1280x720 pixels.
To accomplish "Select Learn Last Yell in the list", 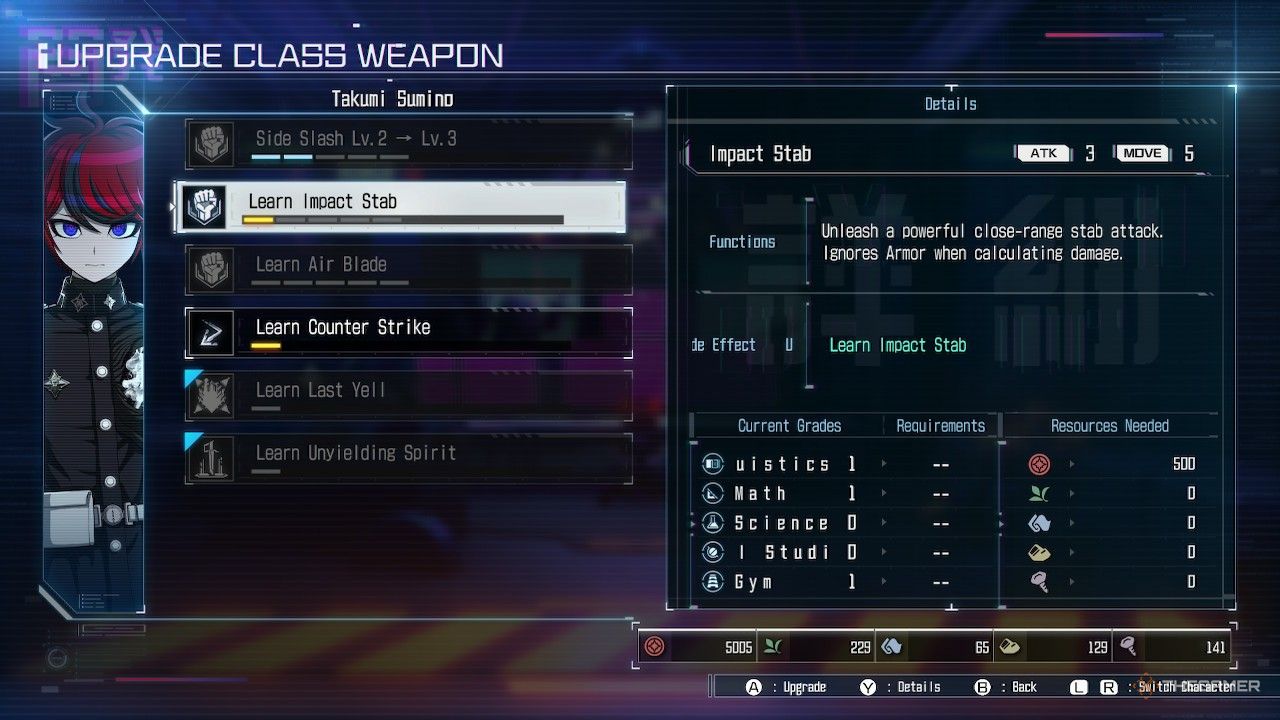I will [408, 396].
